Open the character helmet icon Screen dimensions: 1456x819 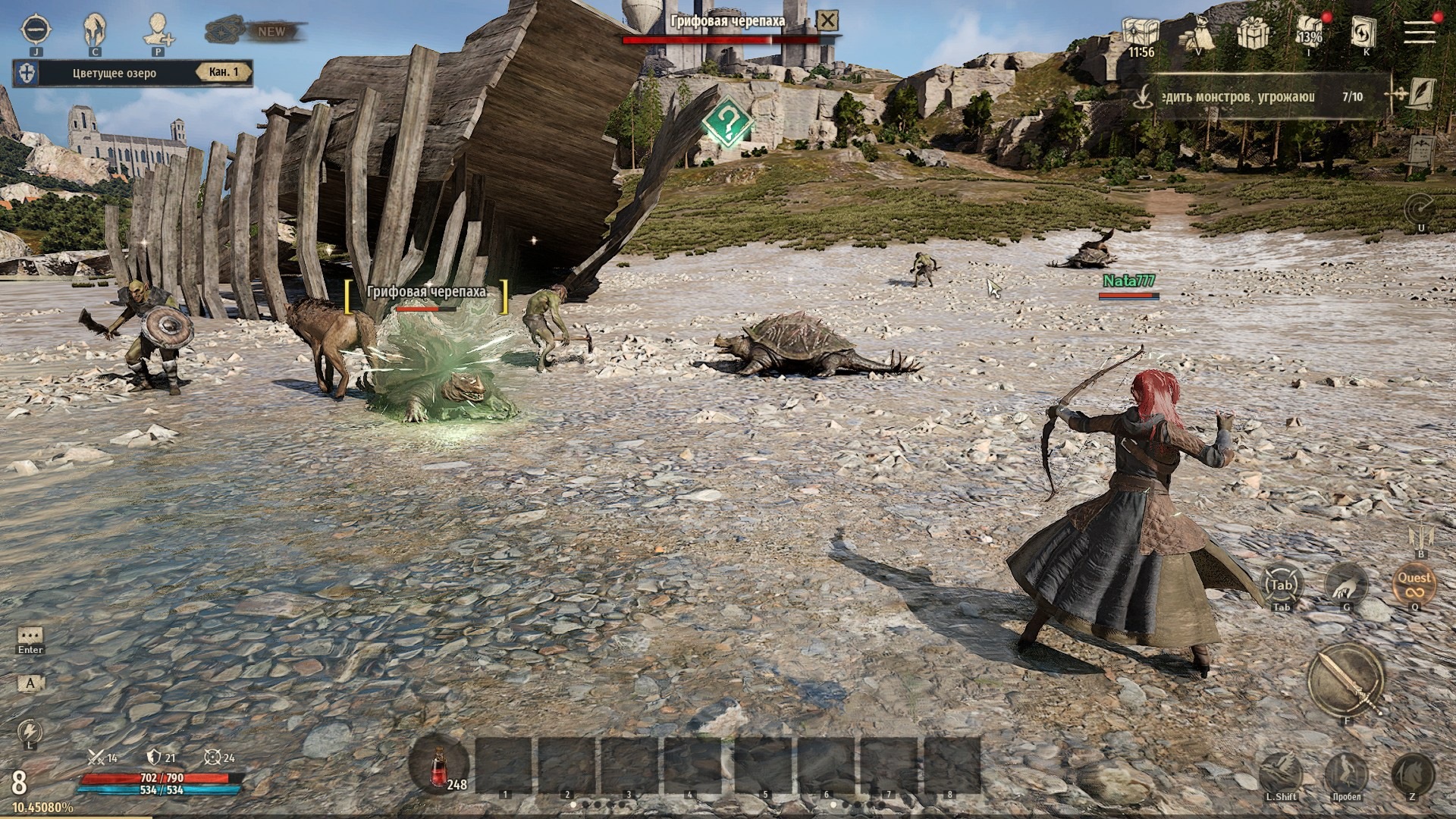[x=94, y=30]
